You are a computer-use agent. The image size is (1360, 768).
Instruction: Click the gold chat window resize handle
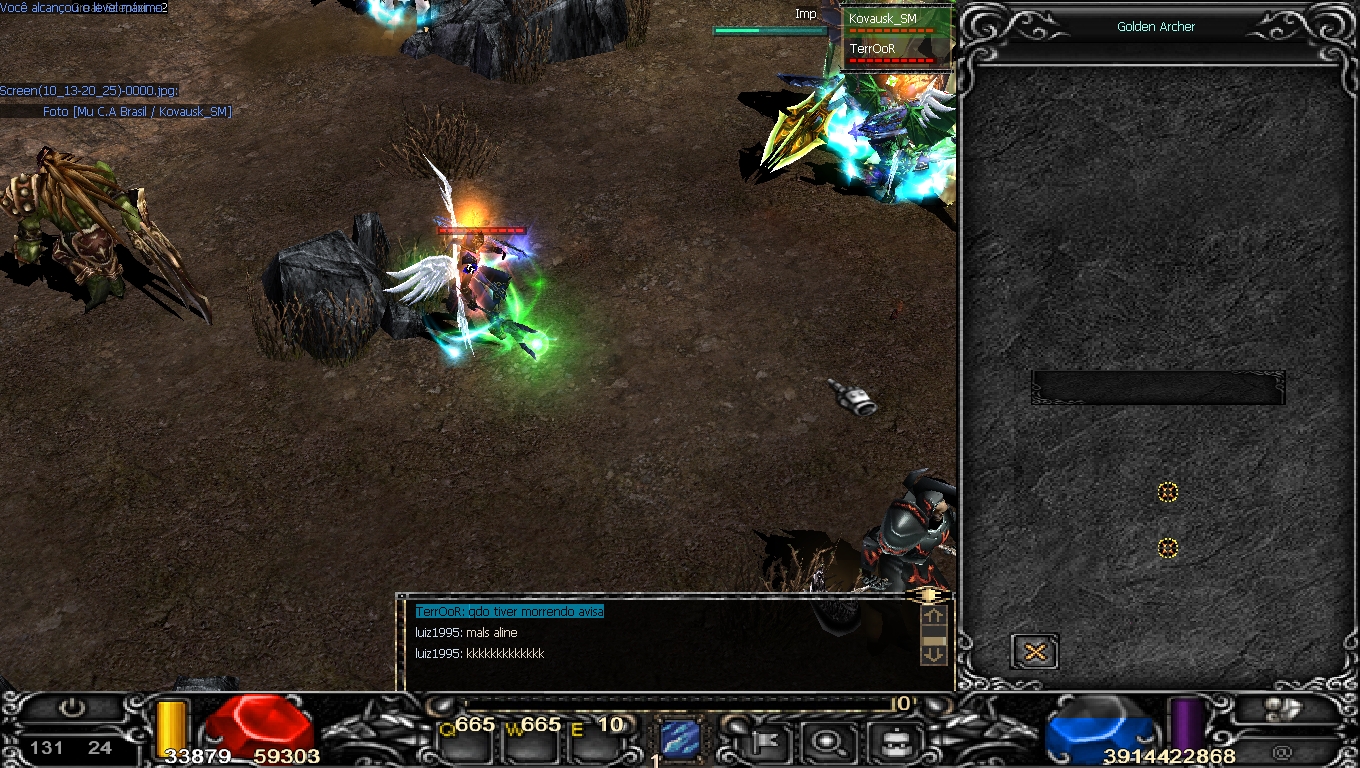point(927,595)
